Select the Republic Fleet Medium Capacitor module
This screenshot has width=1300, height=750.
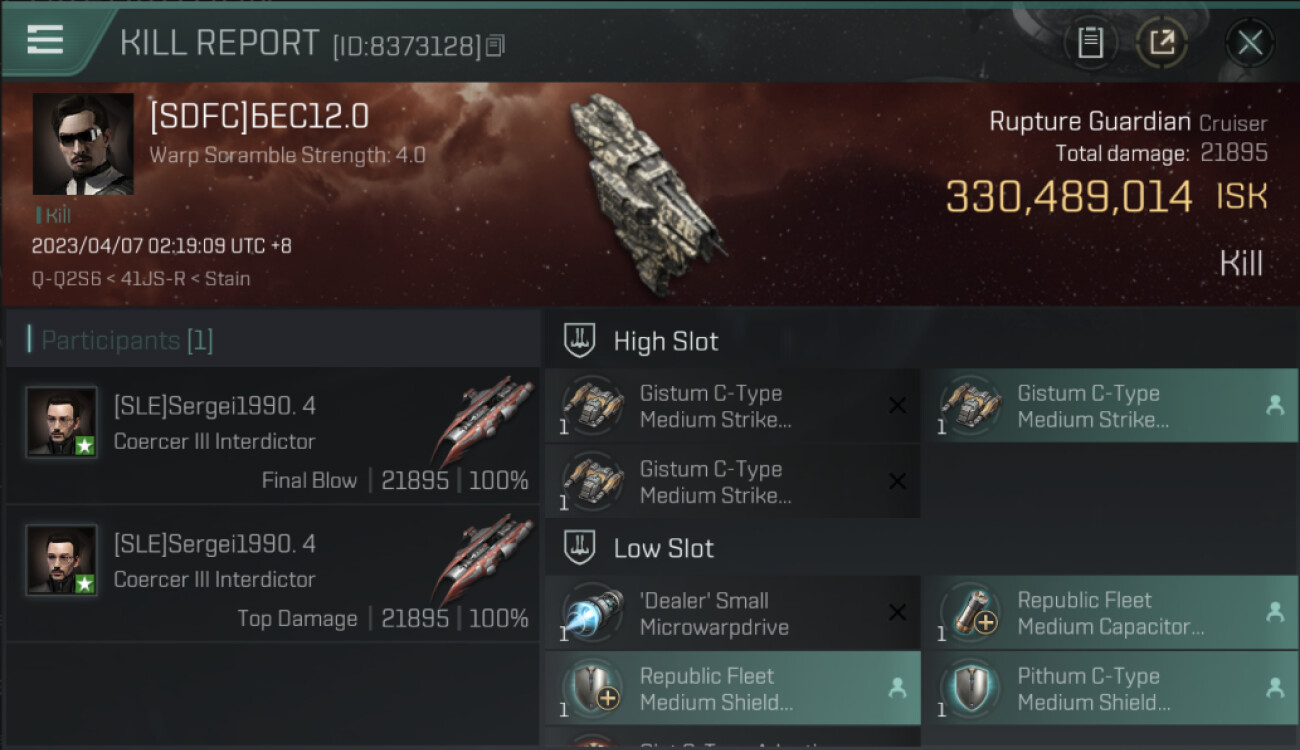click(1109, 613)
